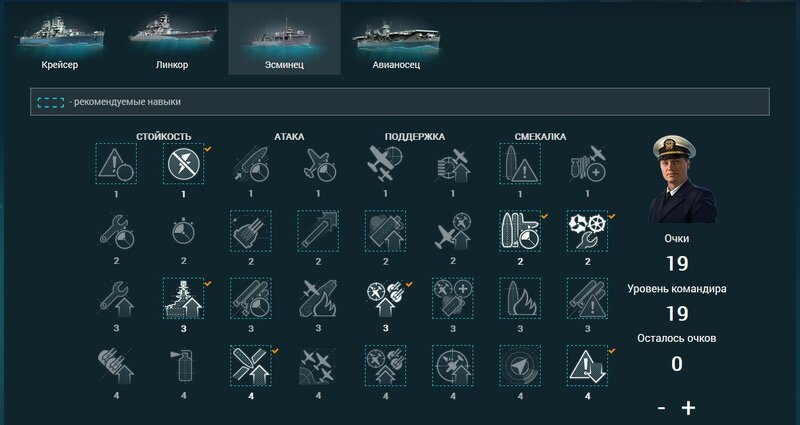Select the gun turret skill icon
Image resolution: width=800 pixels, height=425 pixels.
tap(250, 231)
